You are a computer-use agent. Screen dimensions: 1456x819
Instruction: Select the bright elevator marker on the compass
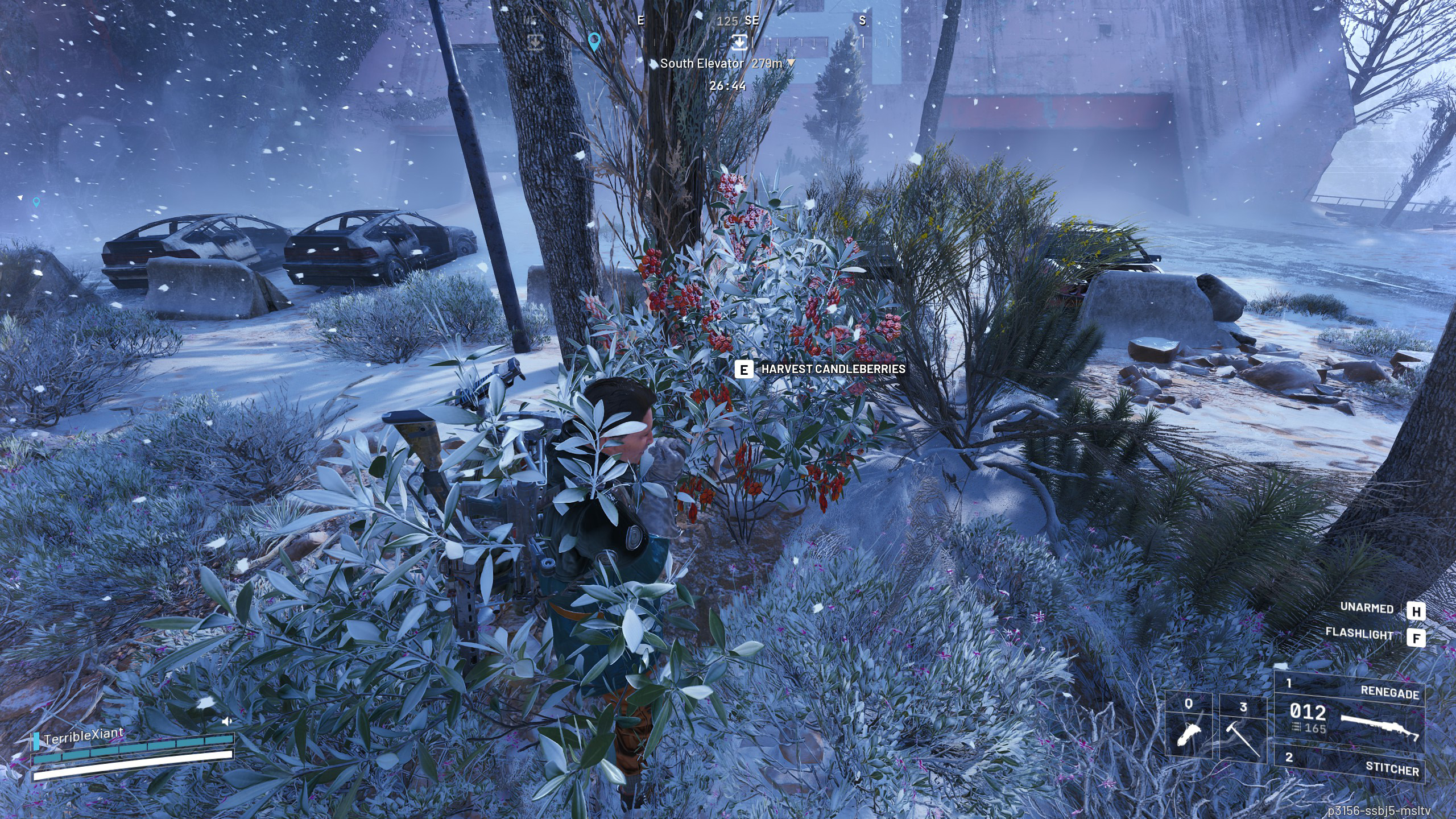[x=739, y=41]
